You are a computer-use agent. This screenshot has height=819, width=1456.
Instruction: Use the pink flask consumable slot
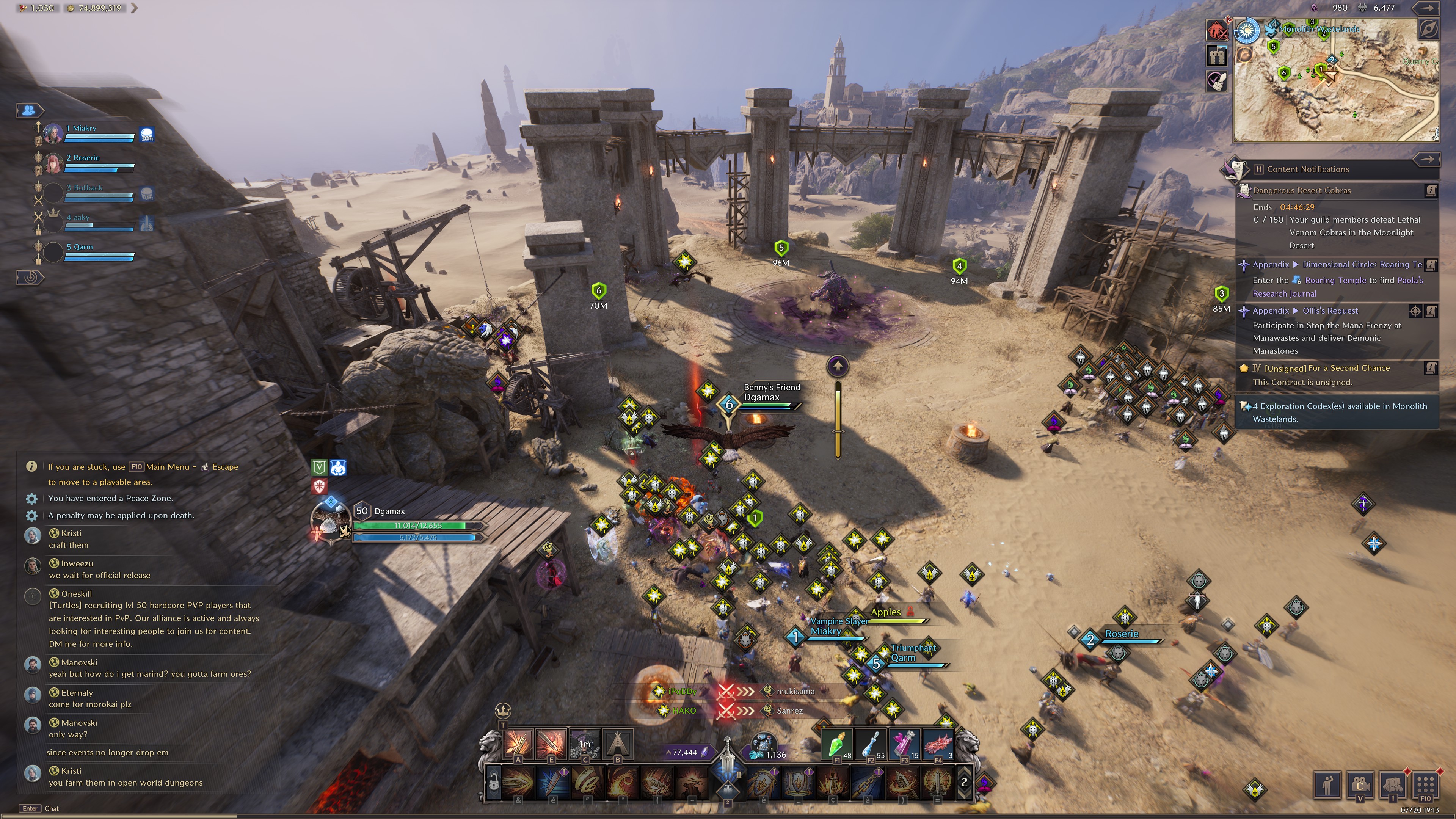point(904,744)
